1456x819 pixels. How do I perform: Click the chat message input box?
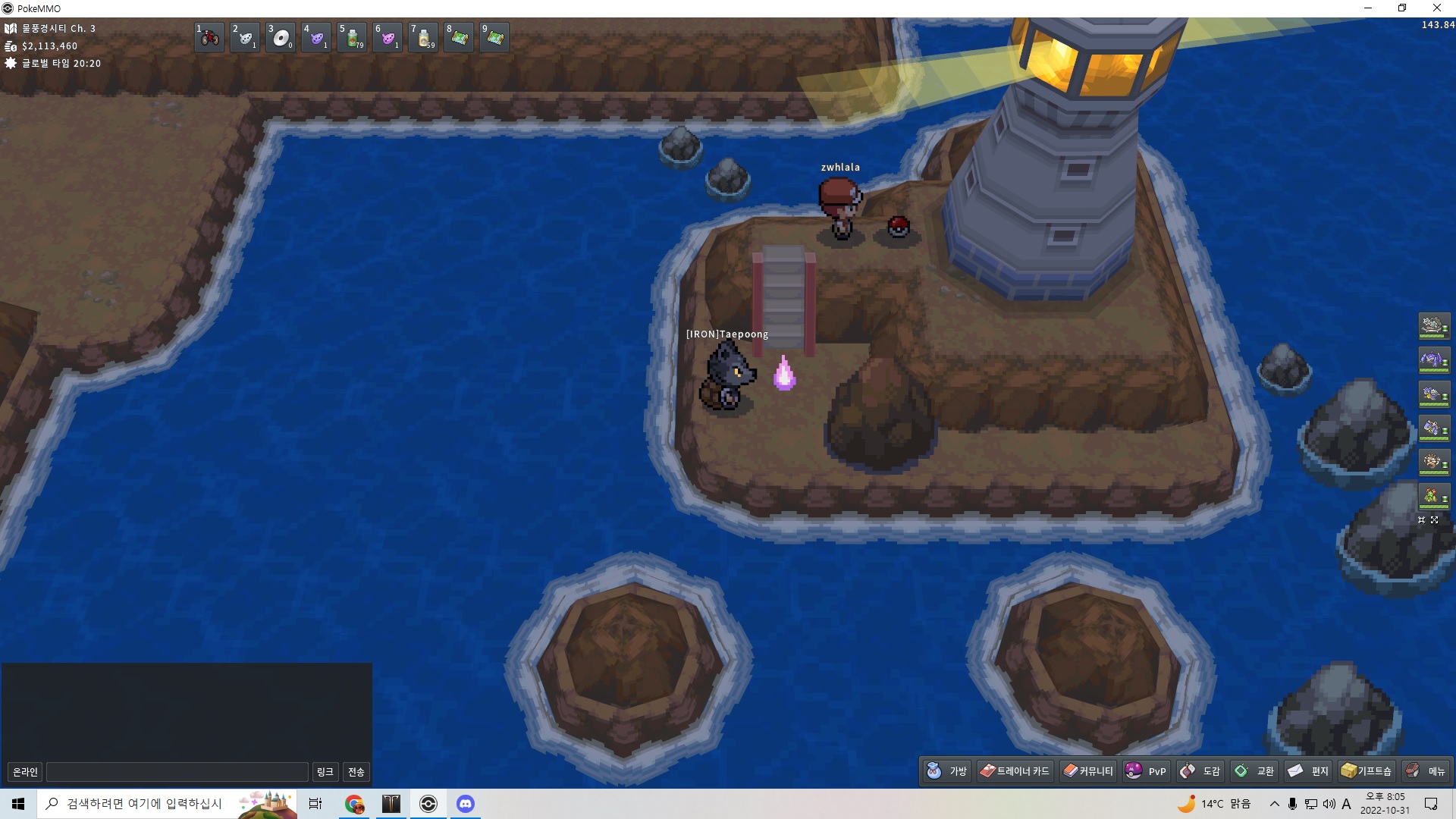tap(177, 772)
